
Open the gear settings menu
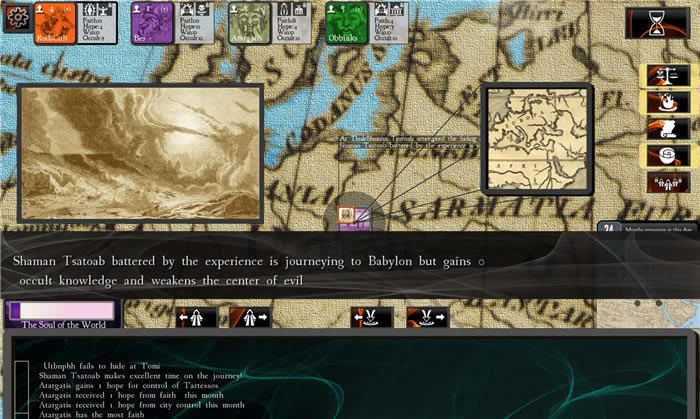point(17,18)
